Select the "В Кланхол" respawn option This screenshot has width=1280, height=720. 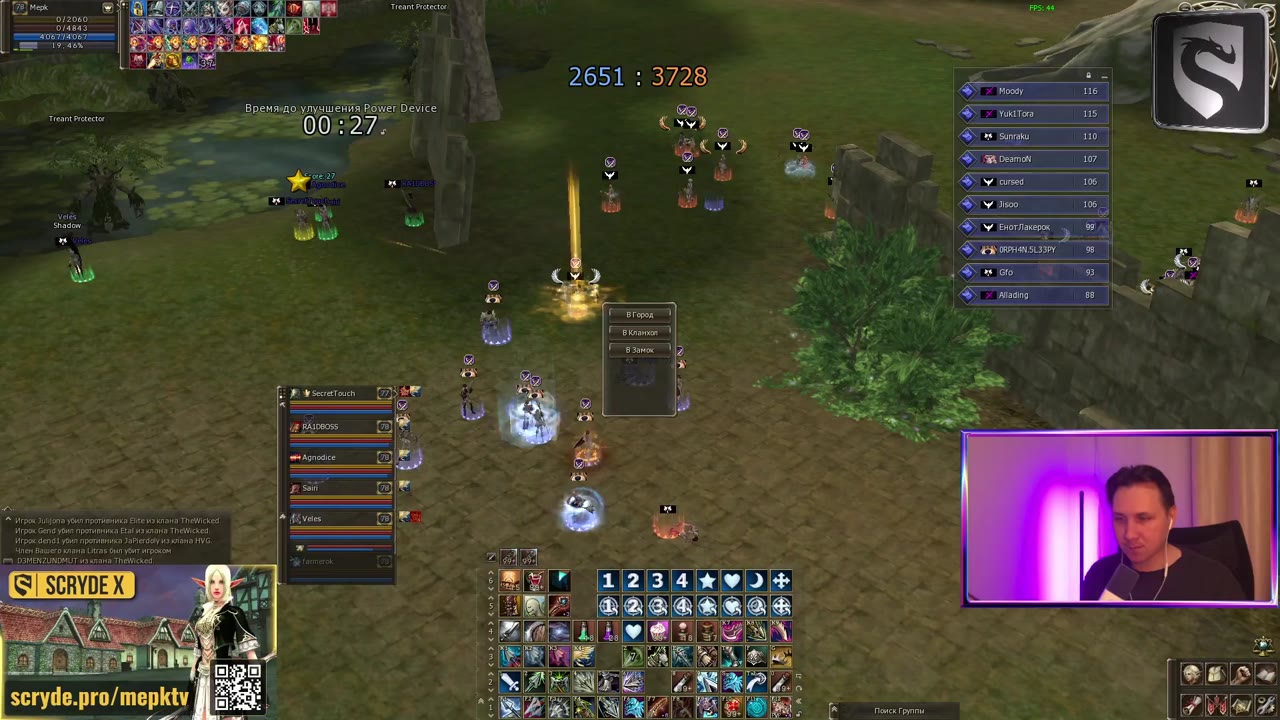pos(639,333)
